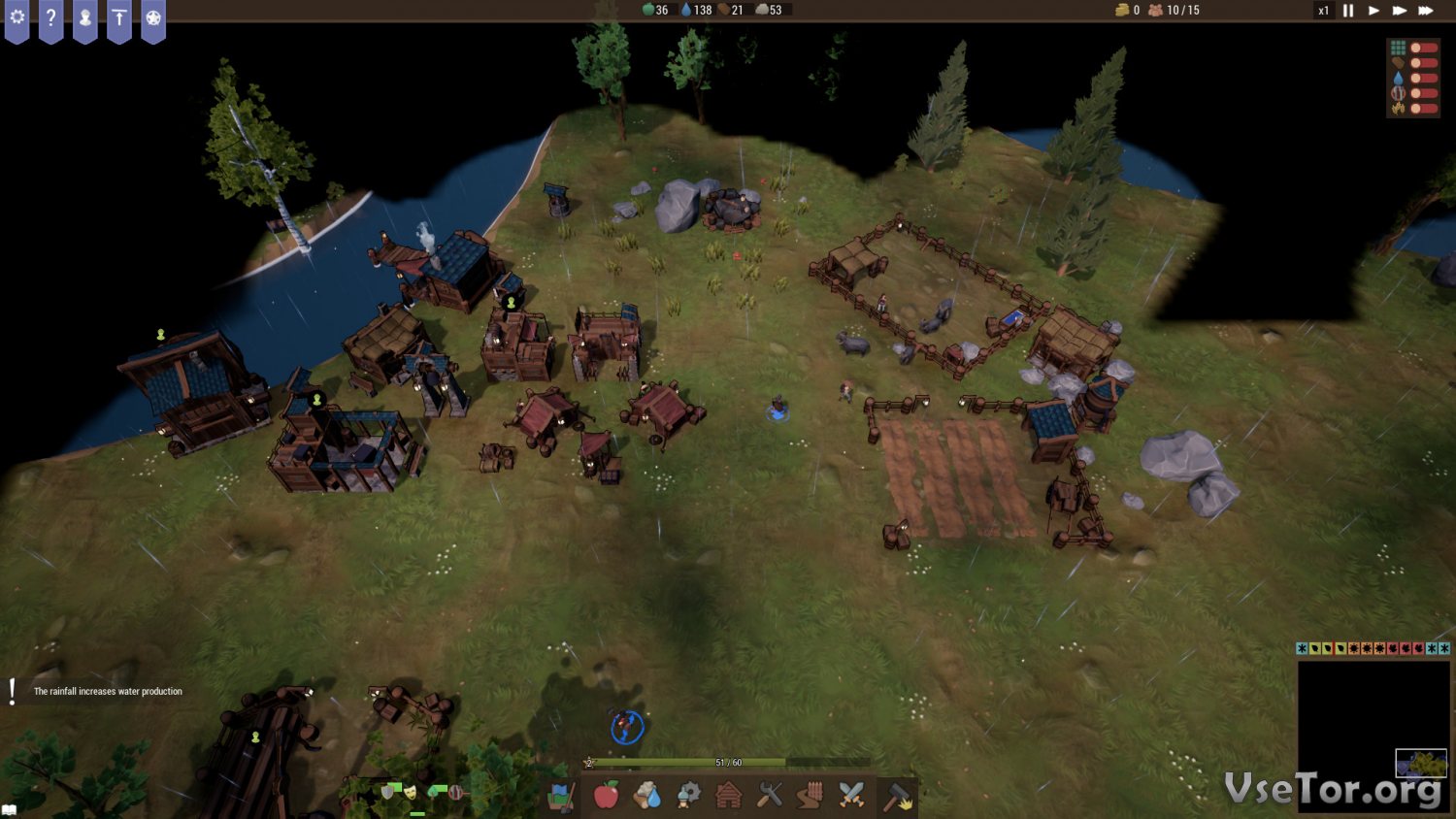Open the crossed swords military category
The image size is (1456, 819).
point(851,796)
